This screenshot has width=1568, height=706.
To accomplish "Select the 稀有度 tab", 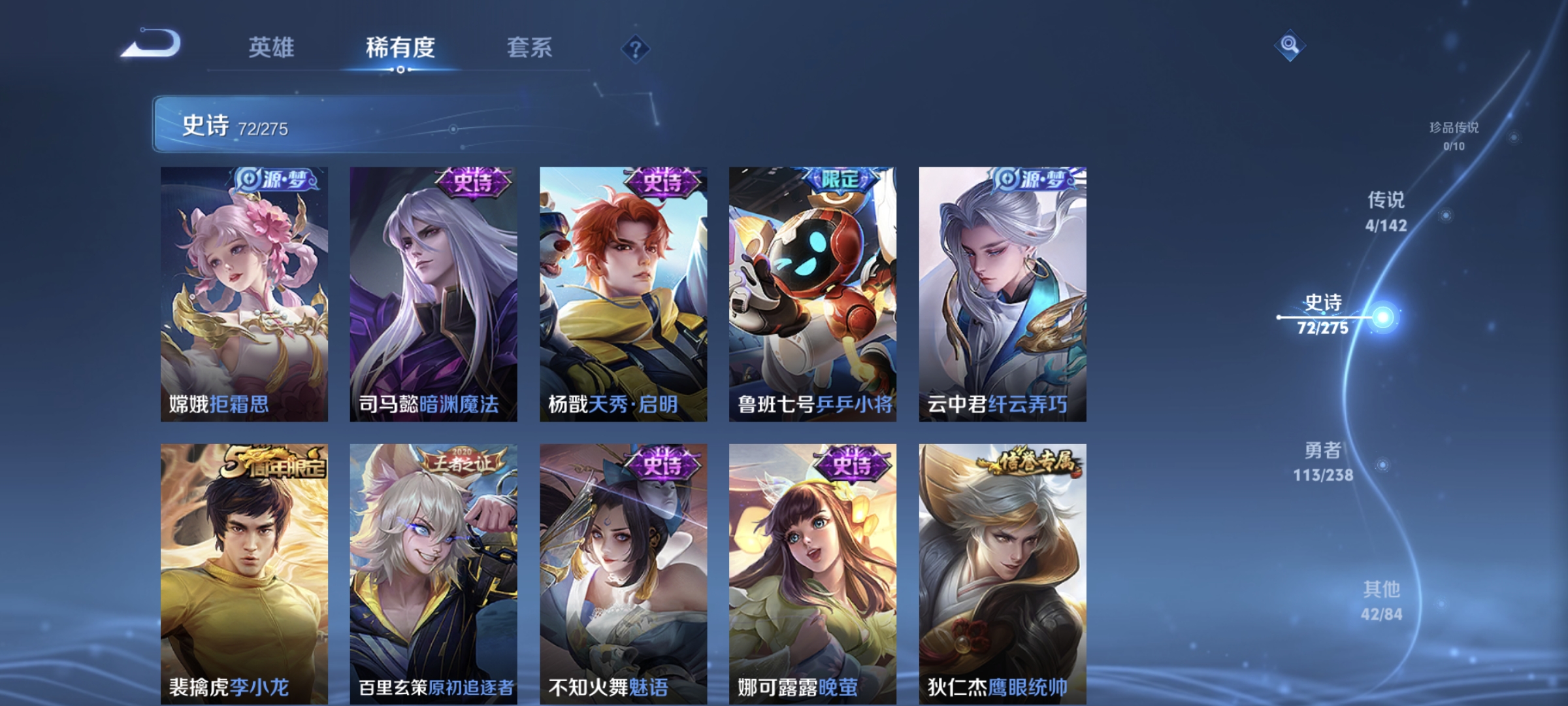I will click(x=400, y=47).
